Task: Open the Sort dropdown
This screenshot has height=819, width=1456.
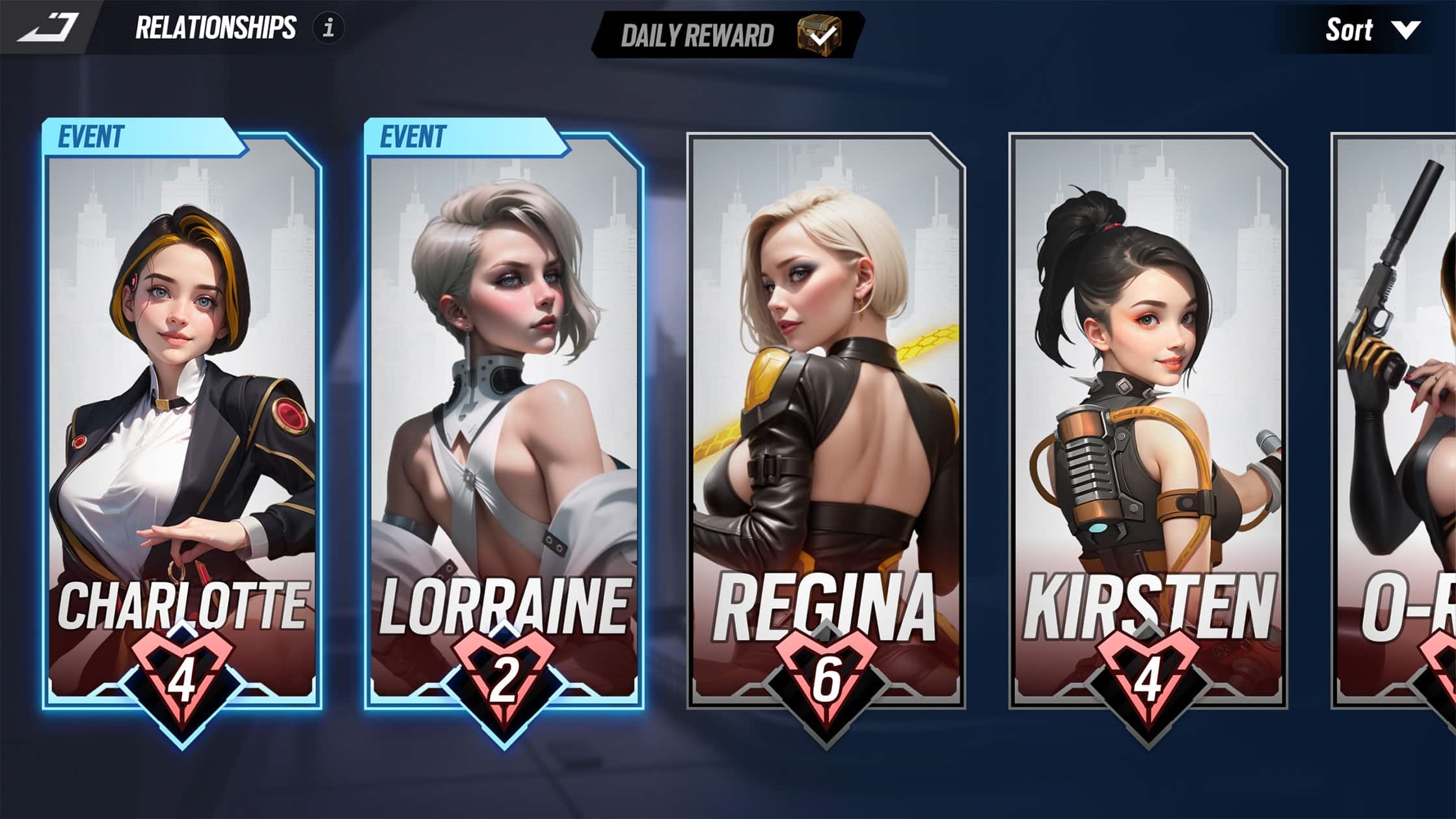Action: [1373, 30]
